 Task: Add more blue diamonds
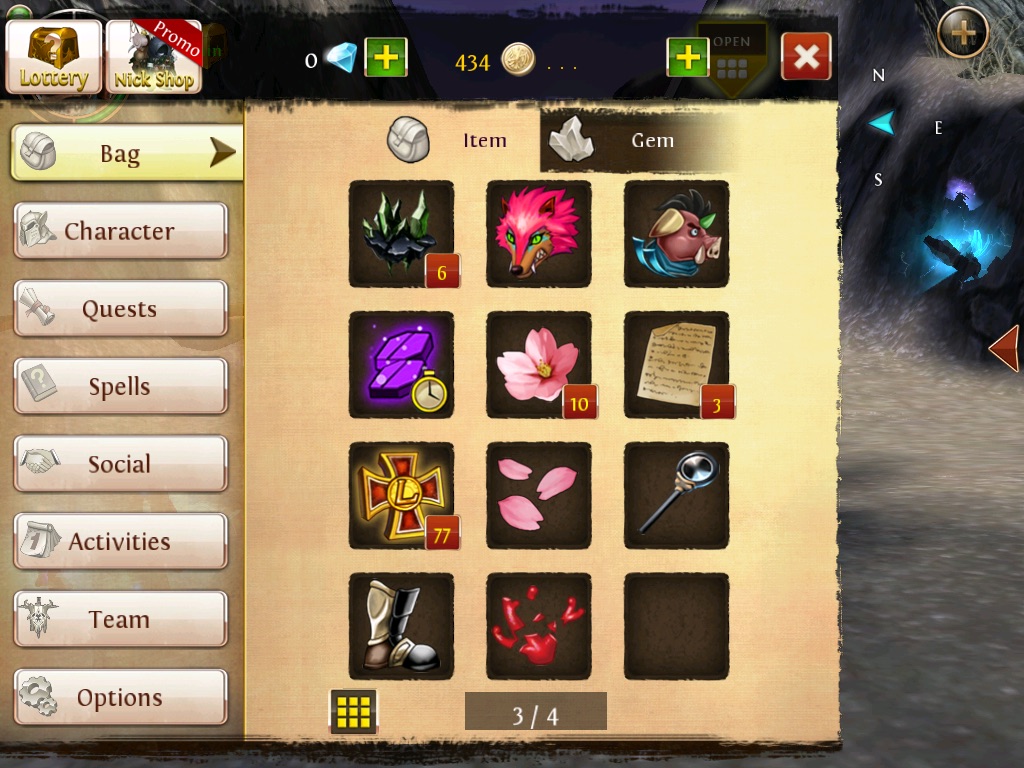385,58
